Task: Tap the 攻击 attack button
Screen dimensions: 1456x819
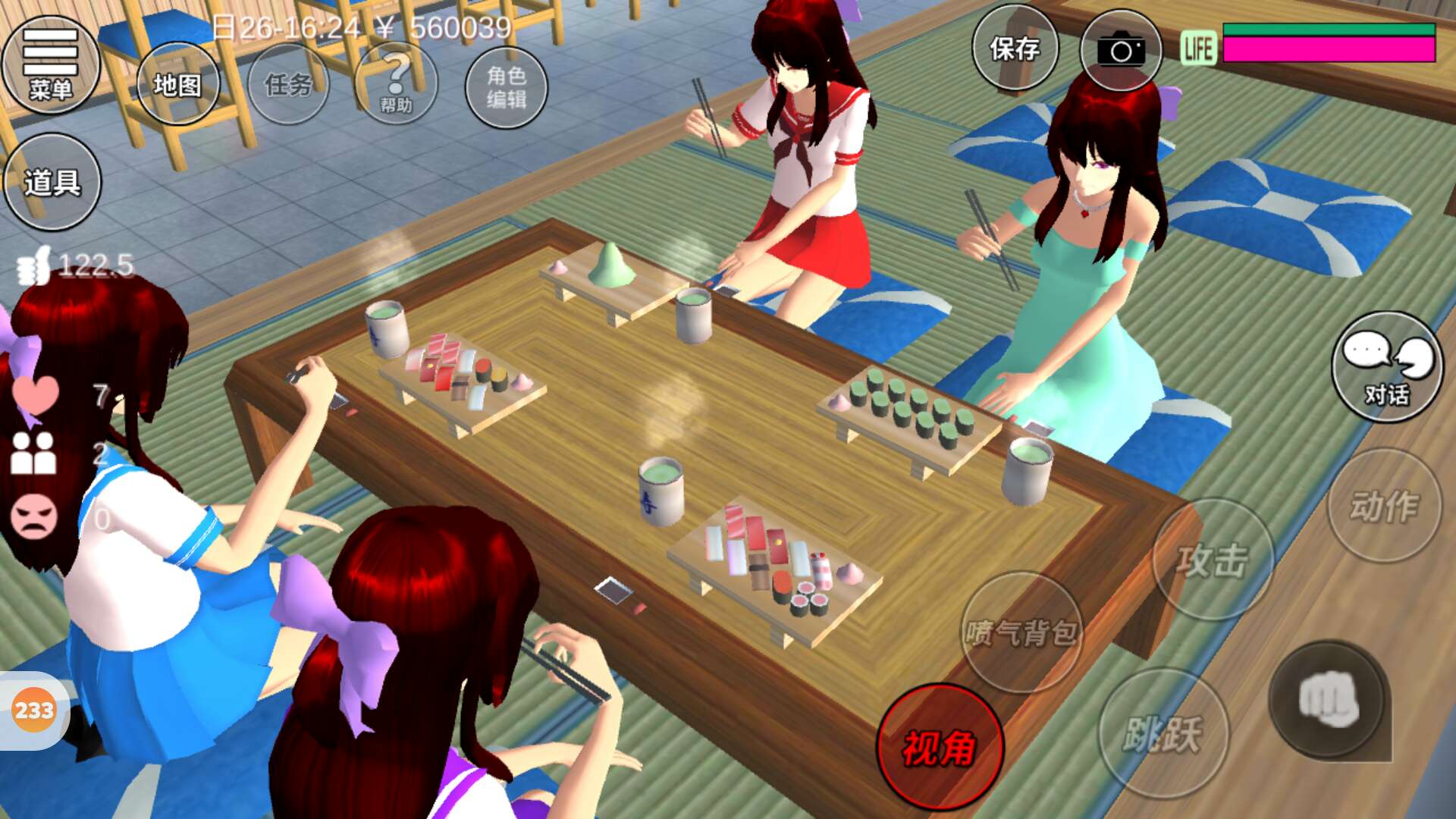Action: 1212,560
